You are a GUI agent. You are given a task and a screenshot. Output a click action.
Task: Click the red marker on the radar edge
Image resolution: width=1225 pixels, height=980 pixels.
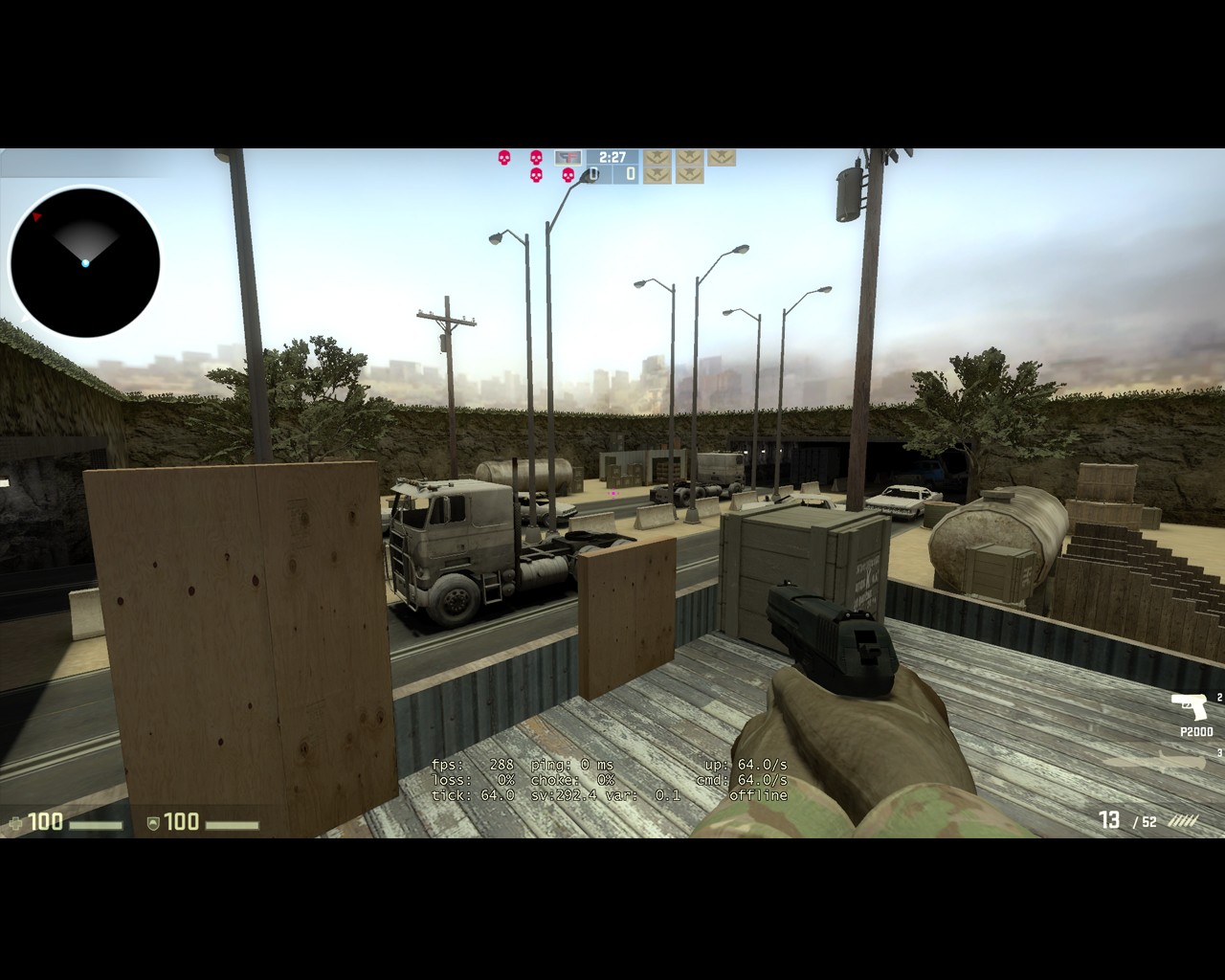pos(36,215)
